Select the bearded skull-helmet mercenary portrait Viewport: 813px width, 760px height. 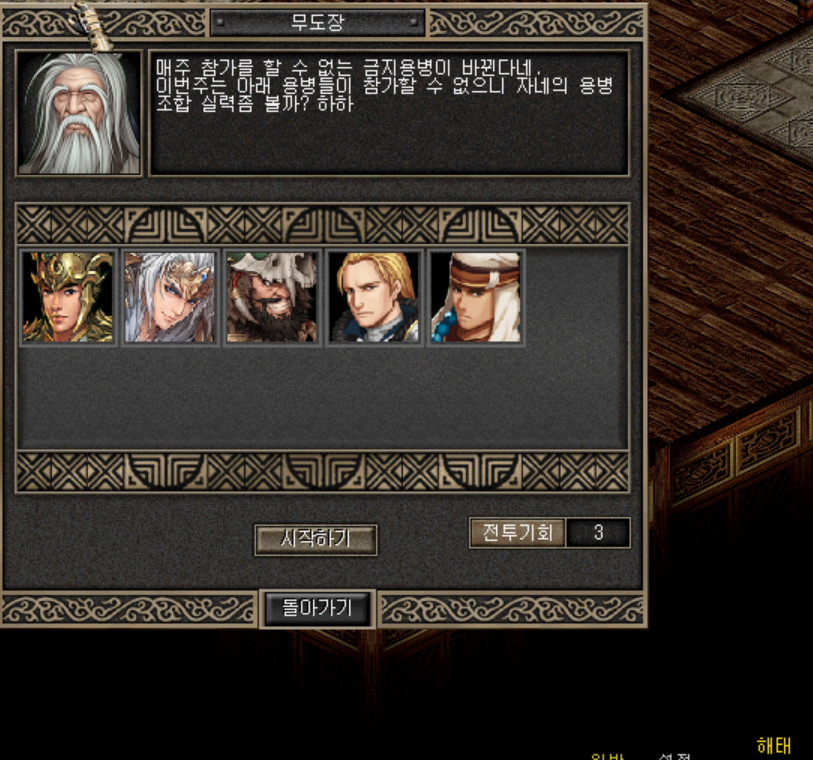(272, 297)
